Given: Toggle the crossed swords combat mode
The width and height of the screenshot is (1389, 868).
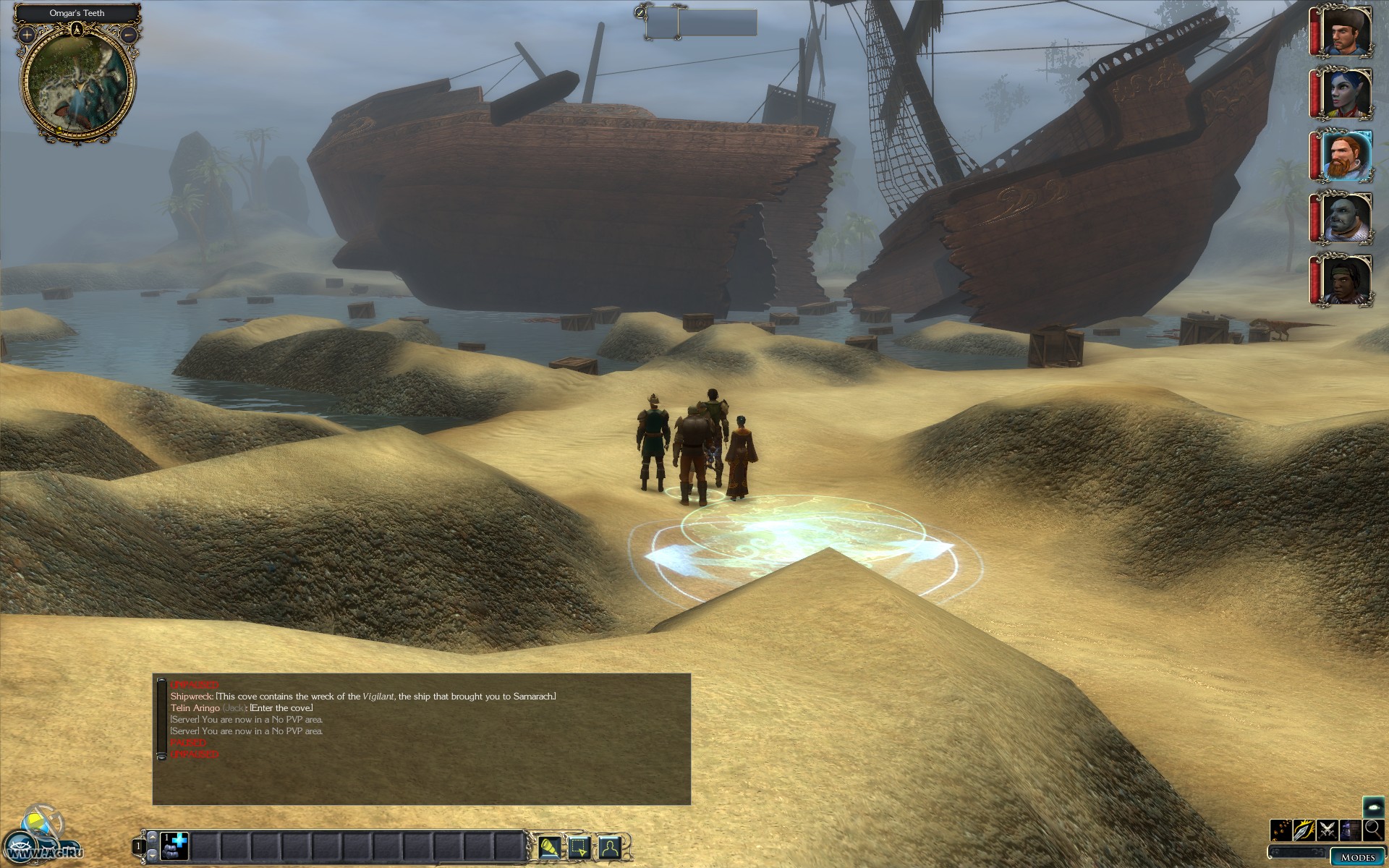Looking at the screenshot, I should (x=1328, y=830).
